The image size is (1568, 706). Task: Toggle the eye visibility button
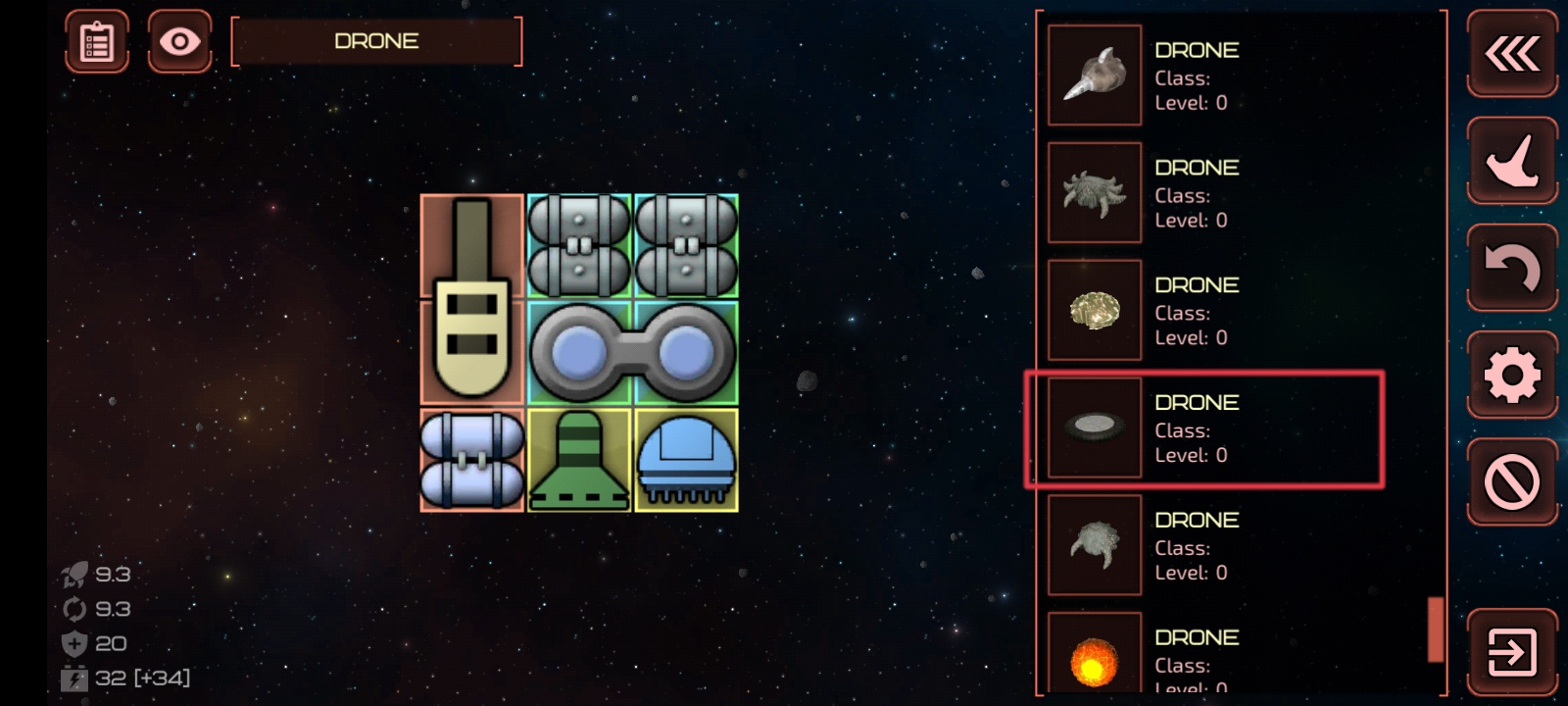coord(179,41)
